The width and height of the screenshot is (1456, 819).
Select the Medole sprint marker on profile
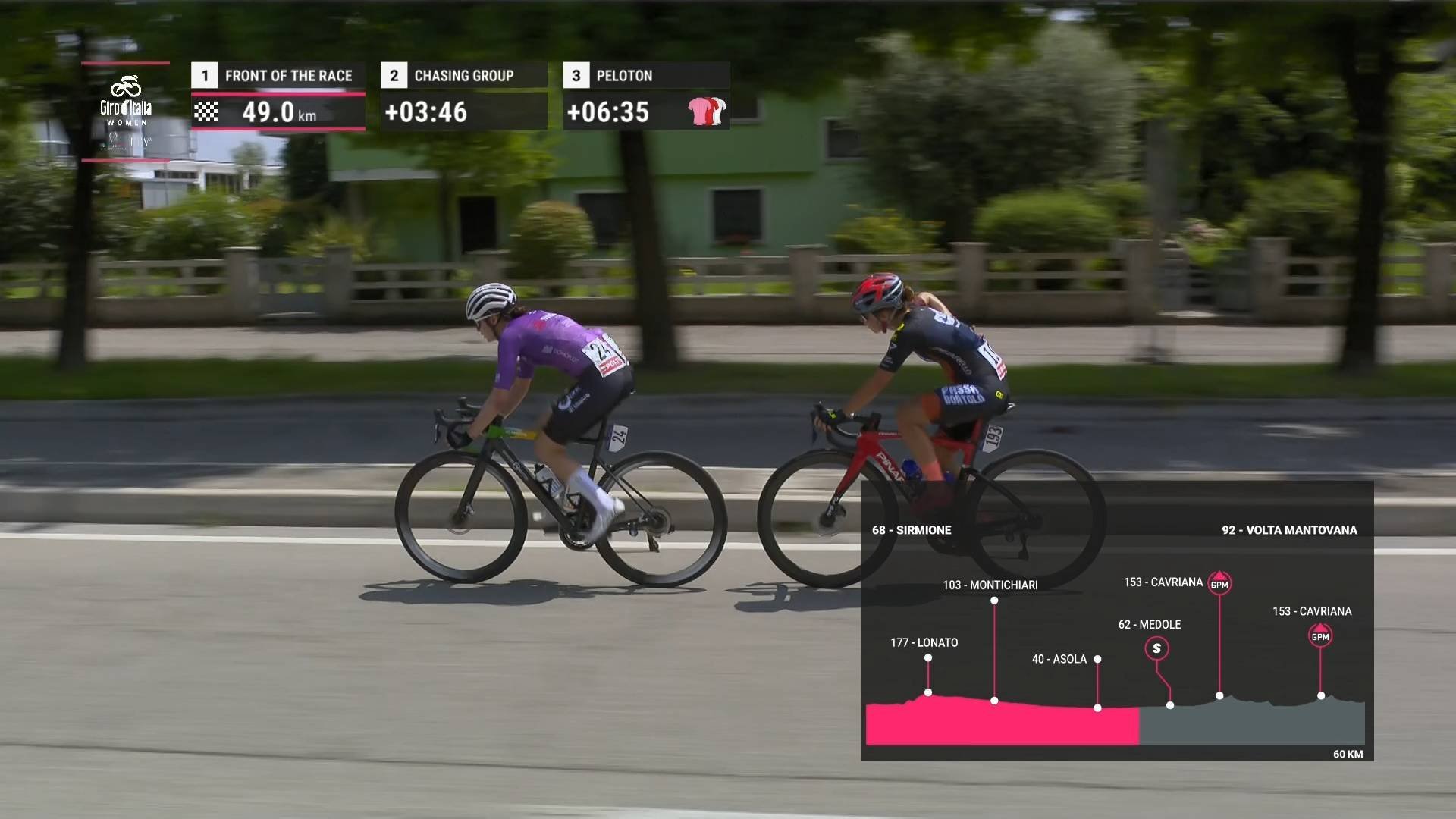tap(1156, 648)
